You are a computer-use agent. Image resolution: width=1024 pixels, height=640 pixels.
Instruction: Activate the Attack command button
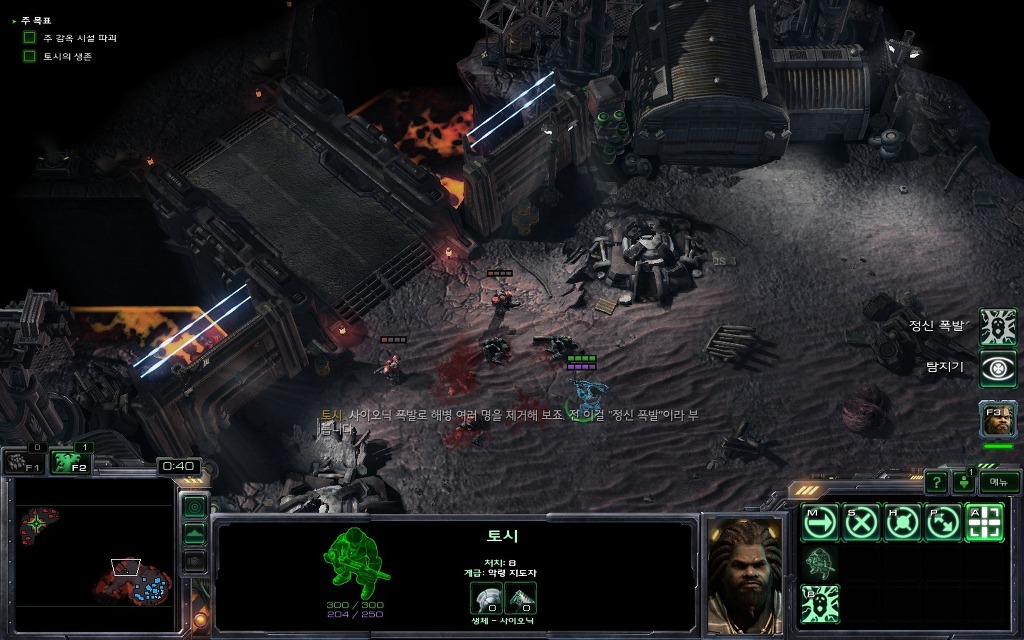[x=984, y=522]
